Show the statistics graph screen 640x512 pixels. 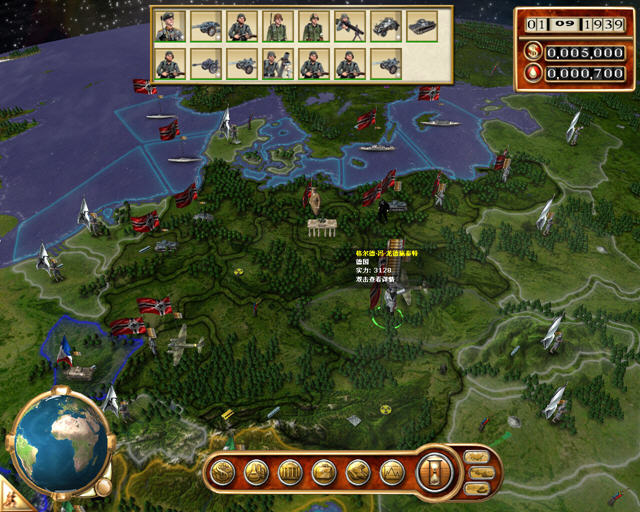(392, 471)
